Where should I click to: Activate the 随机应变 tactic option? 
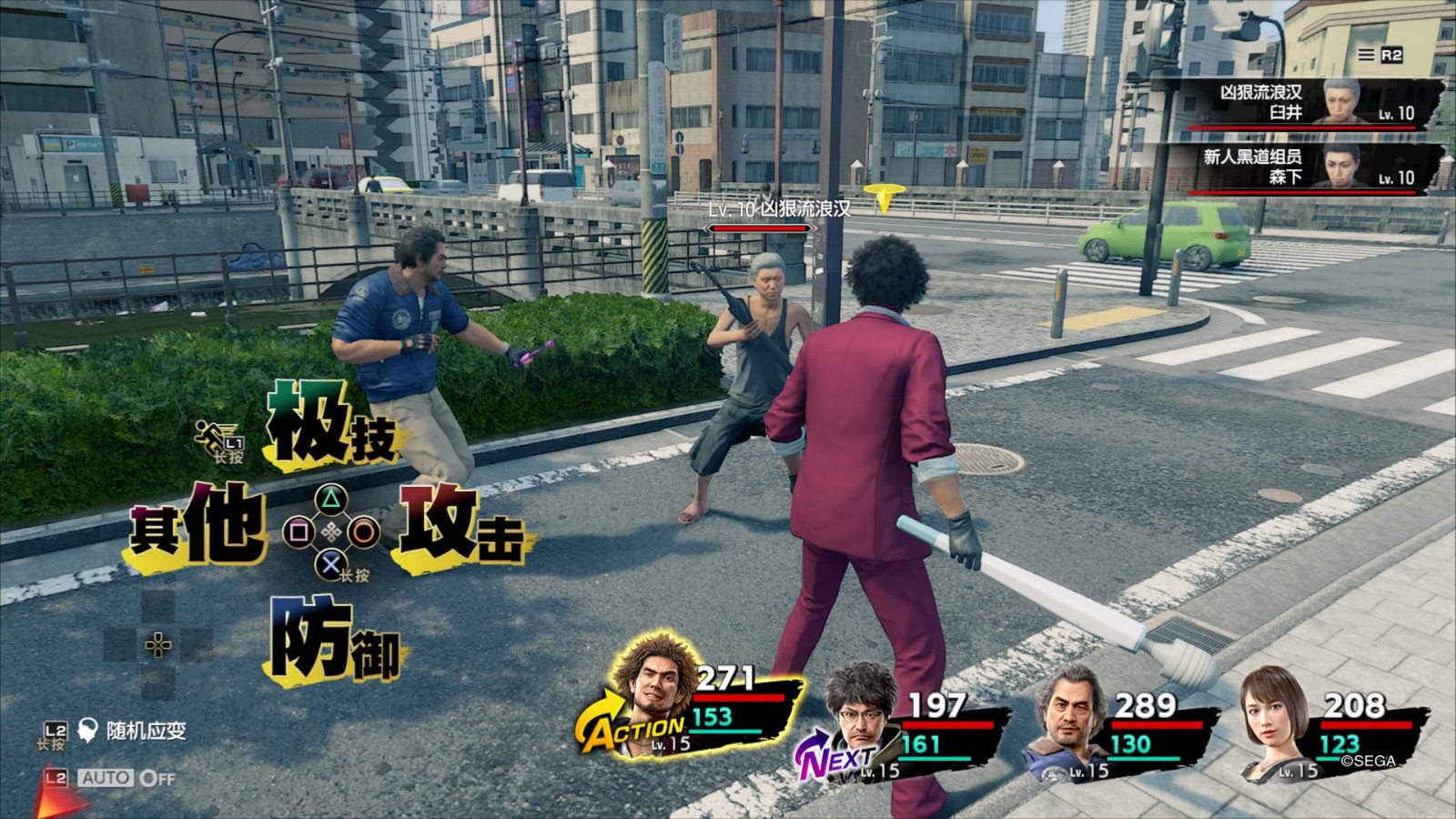[x=146, y=731]
